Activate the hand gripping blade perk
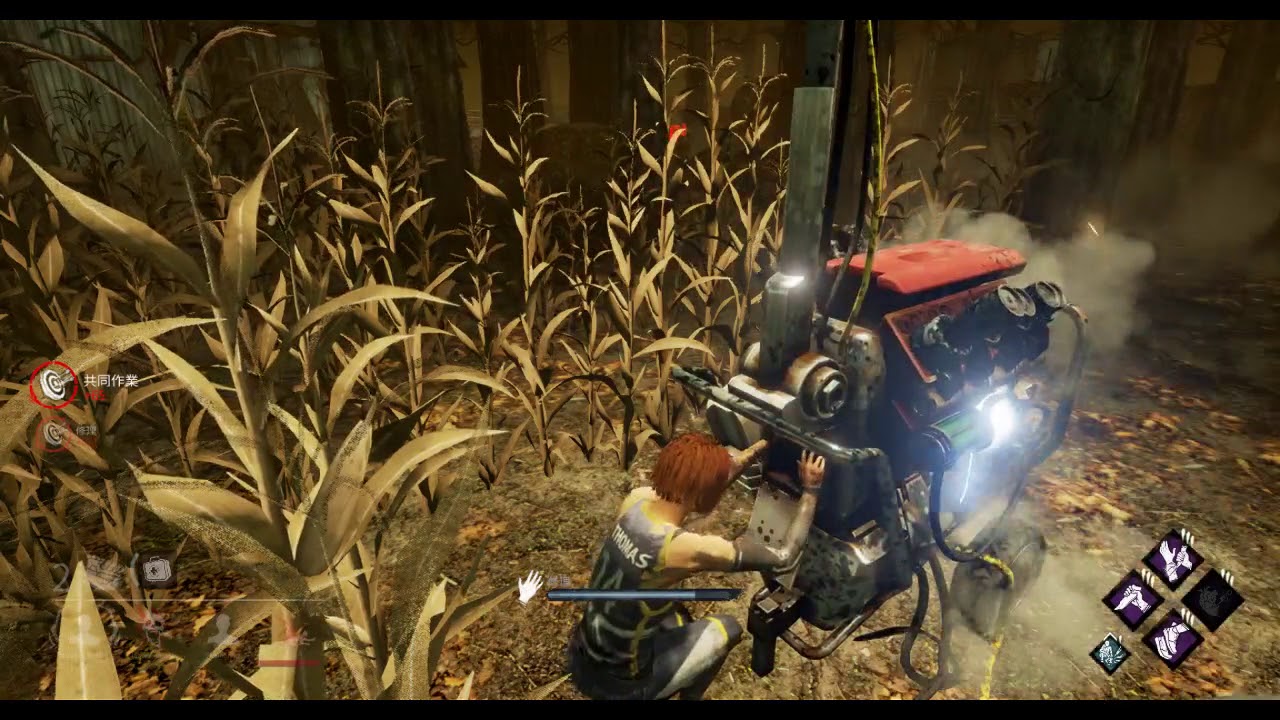This screenshot has width=1280, height=720. click(1133, 600)
